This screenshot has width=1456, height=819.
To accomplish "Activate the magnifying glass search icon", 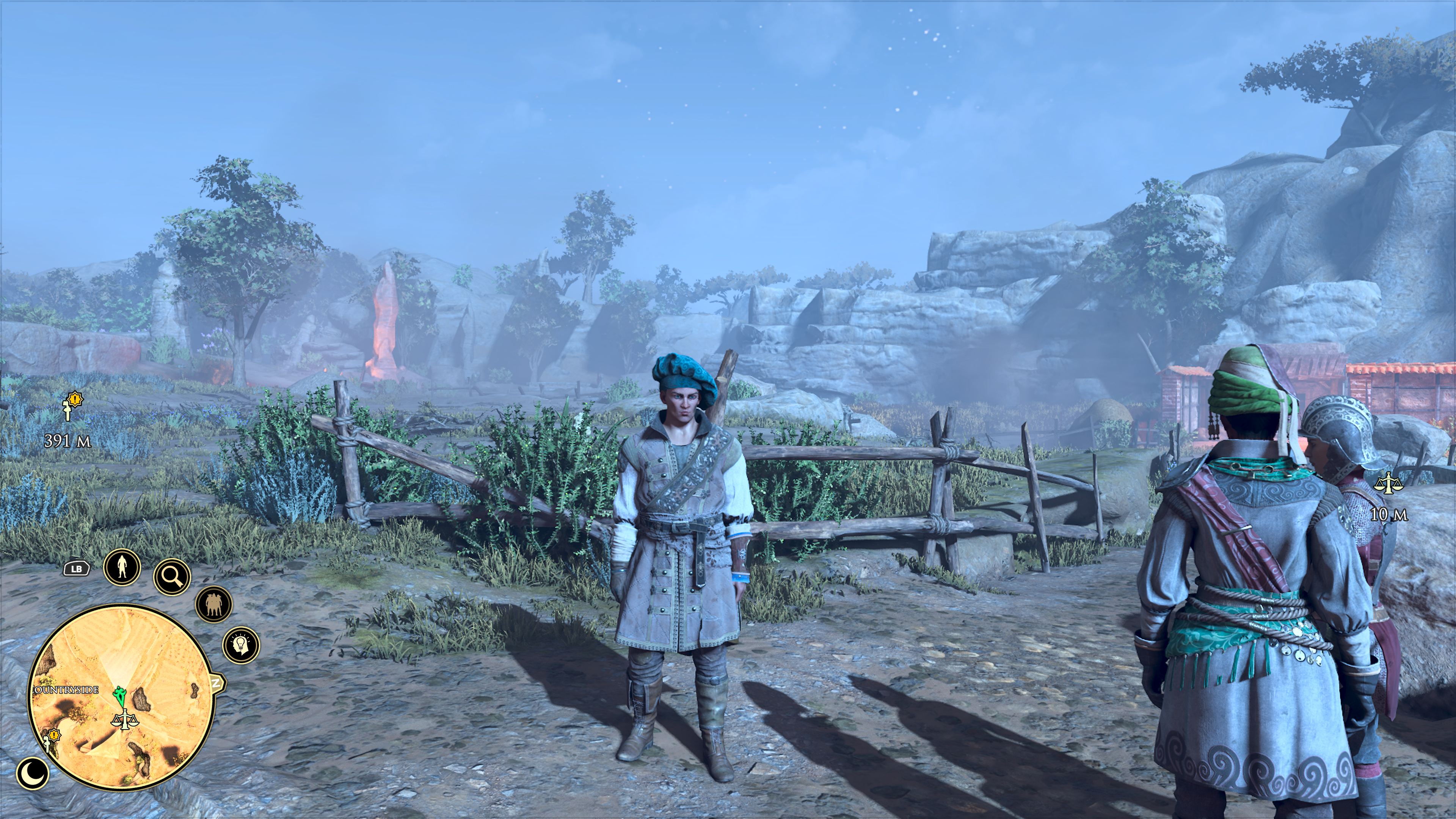I will point(173,576).
